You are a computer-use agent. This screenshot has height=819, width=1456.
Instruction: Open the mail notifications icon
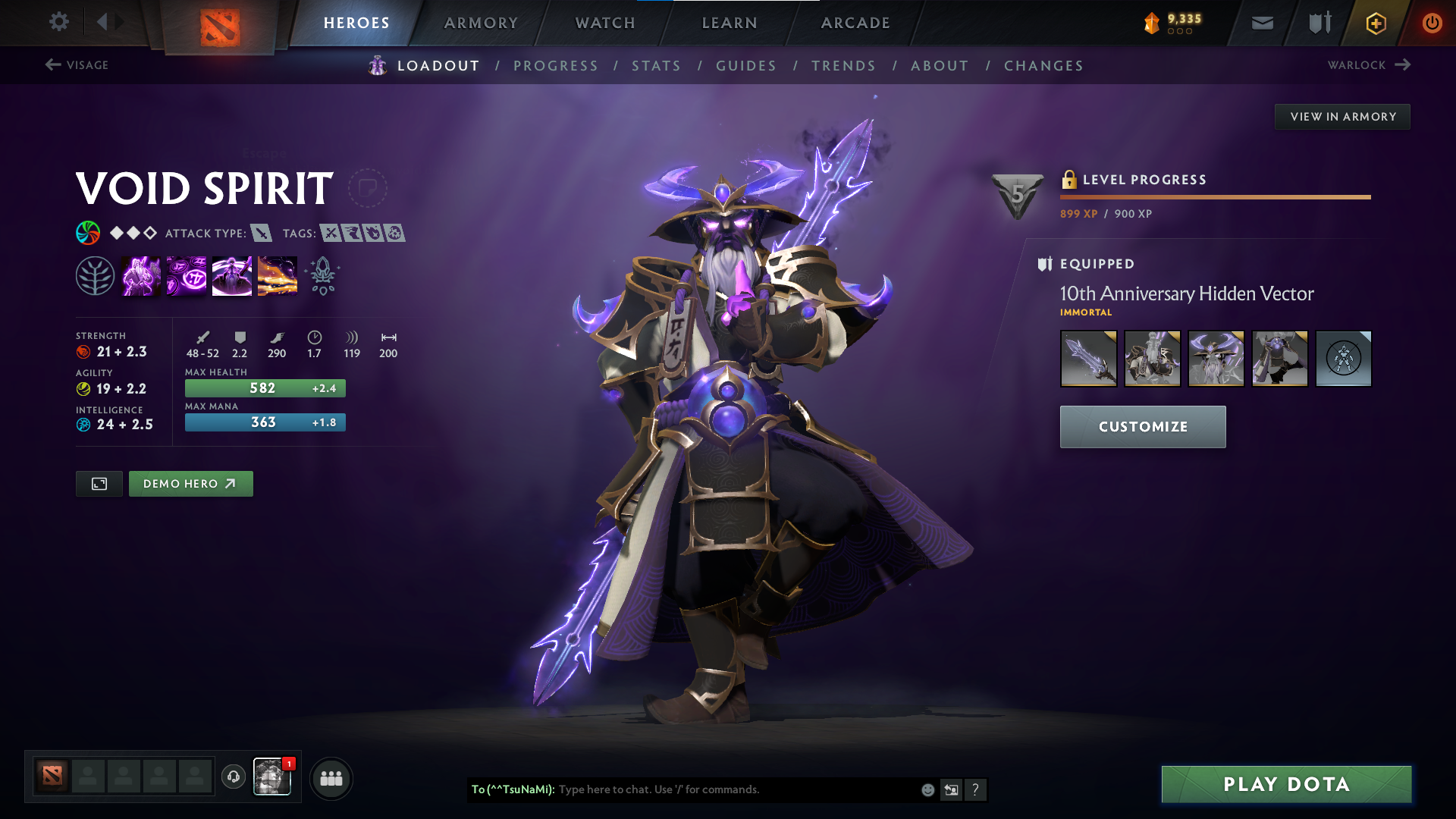point(1261,23)
